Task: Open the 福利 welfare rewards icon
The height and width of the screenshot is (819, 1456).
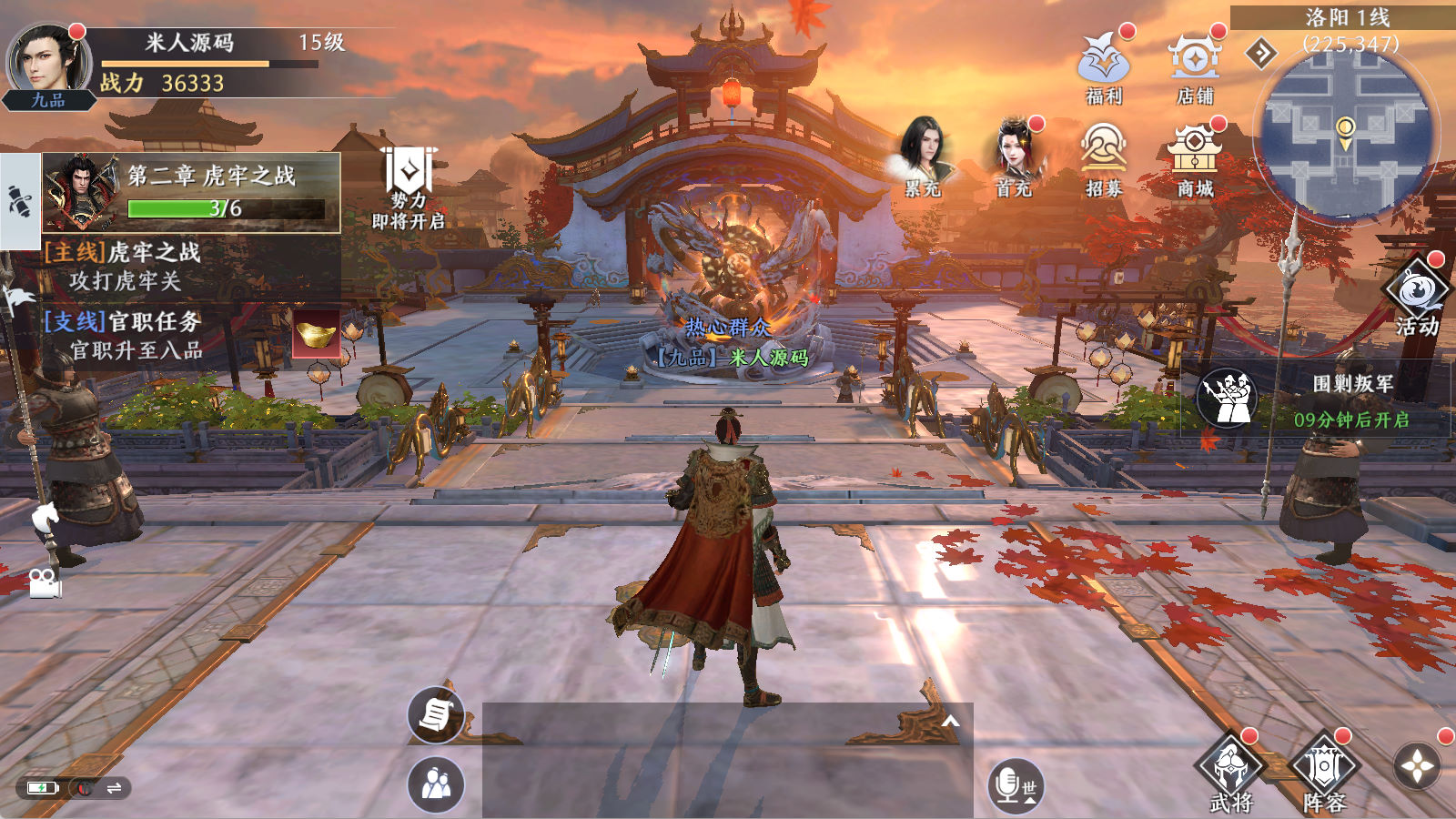Action: click(x=1104, y=66)
